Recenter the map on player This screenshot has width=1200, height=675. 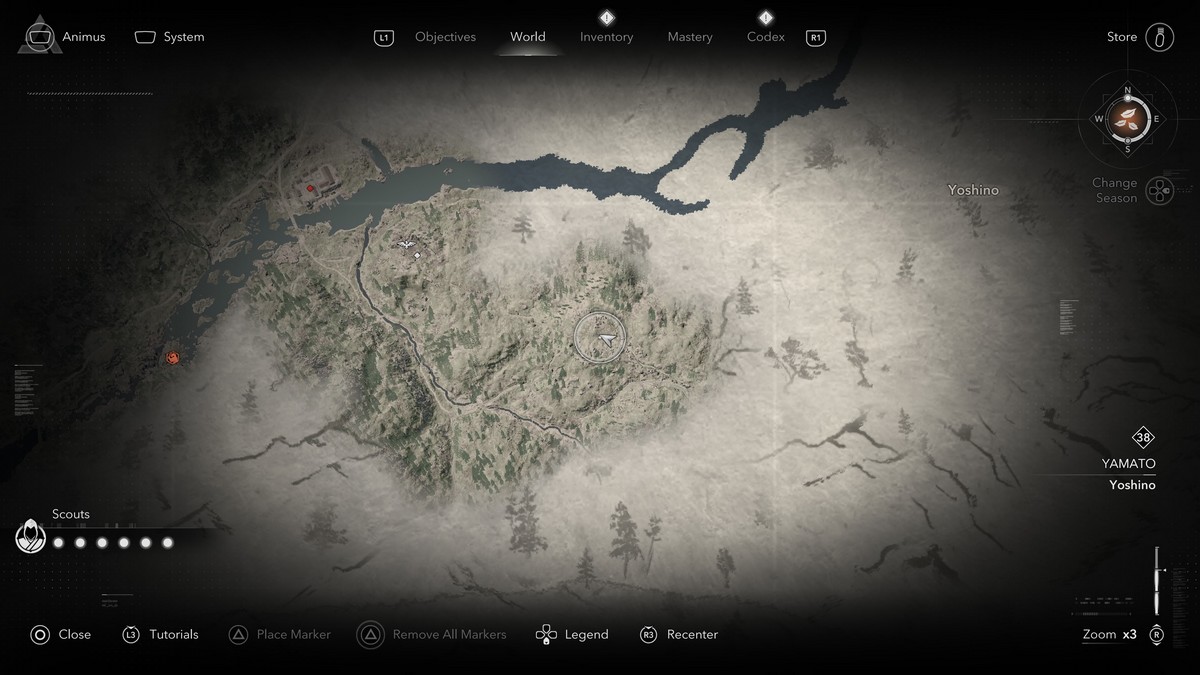(x=679, y=634)
